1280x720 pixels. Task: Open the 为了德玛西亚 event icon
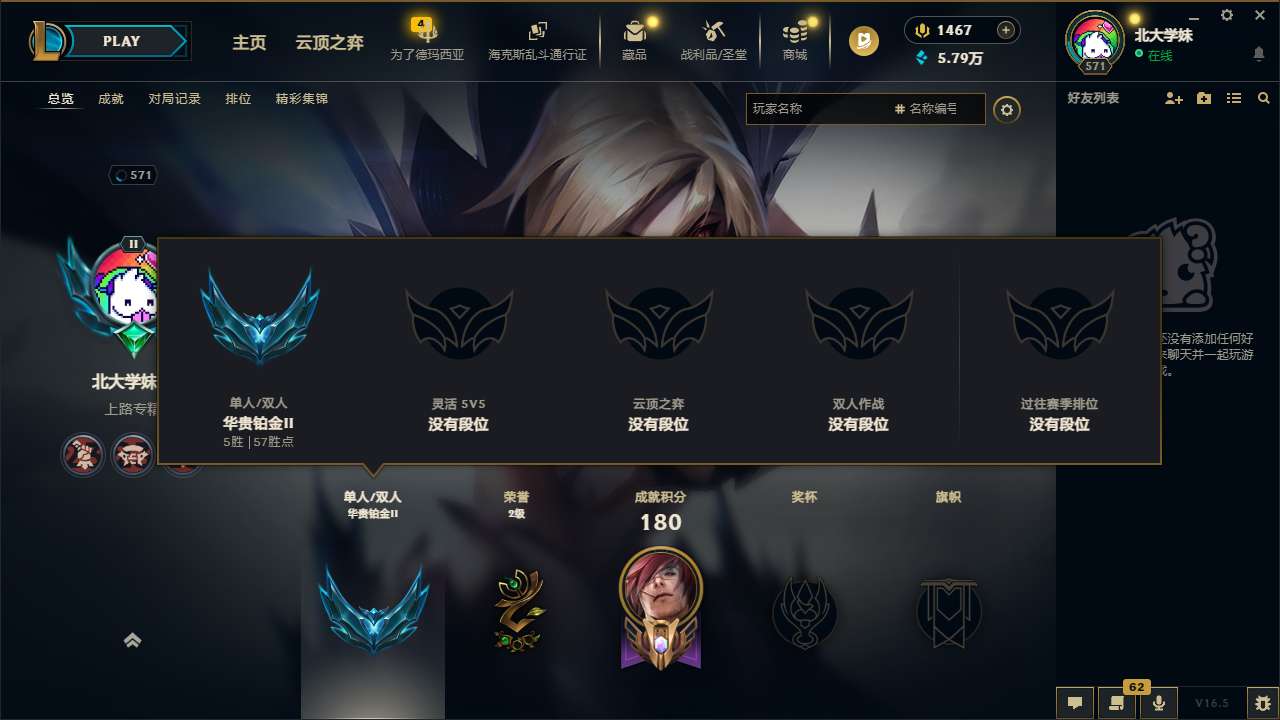(x=428, y=40)
